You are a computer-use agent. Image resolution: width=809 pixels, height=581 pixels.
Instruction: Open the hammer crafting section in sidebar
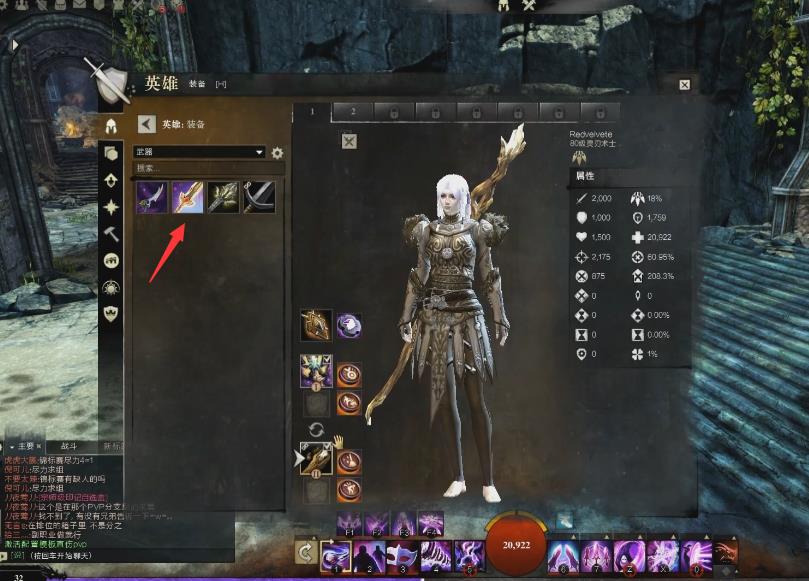[x=111, y=234]
